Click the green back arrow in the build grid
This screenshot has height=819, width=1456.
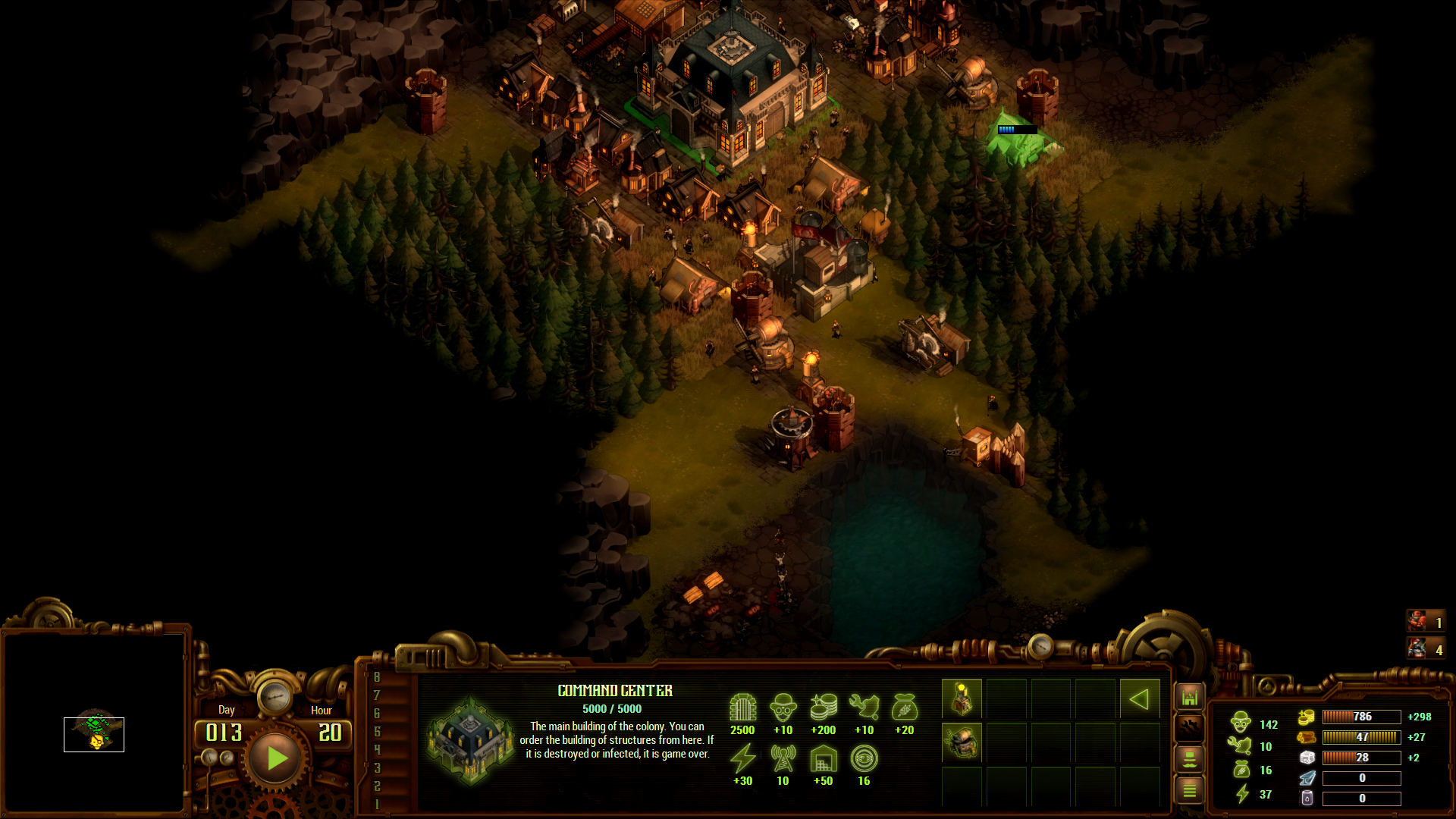(1139, 698)
